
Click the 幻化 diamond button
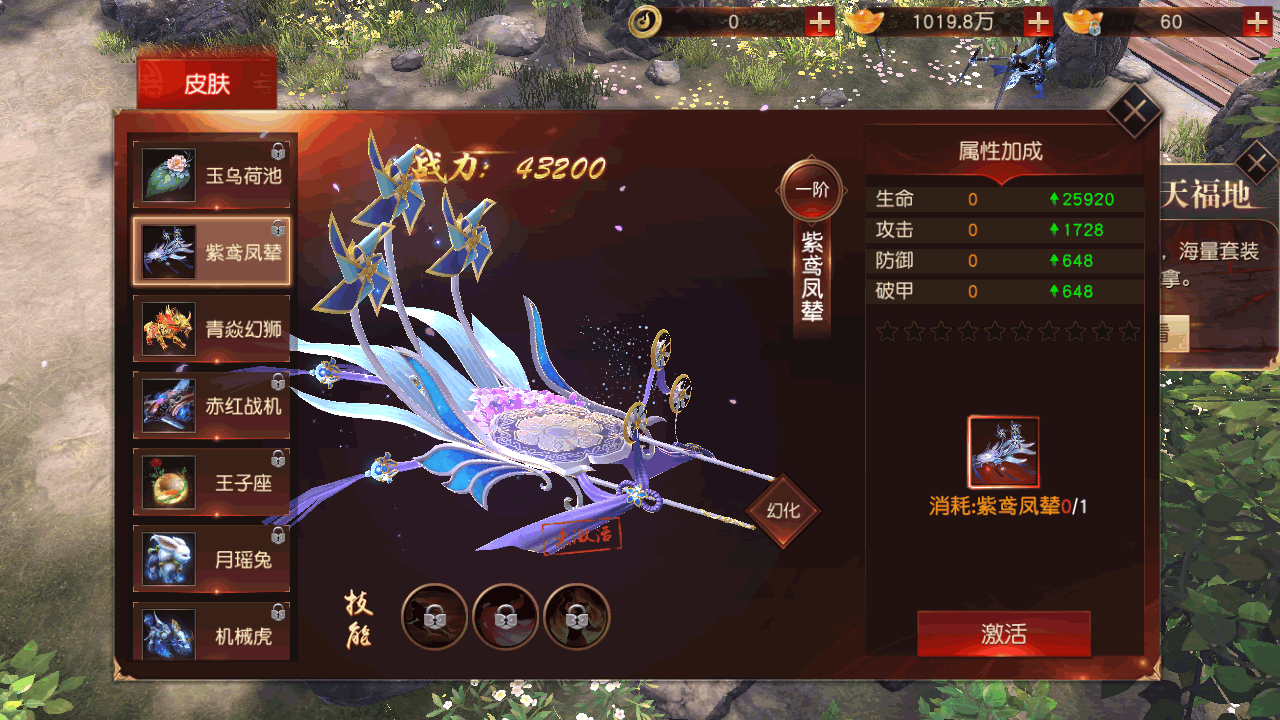click(783, 511)
